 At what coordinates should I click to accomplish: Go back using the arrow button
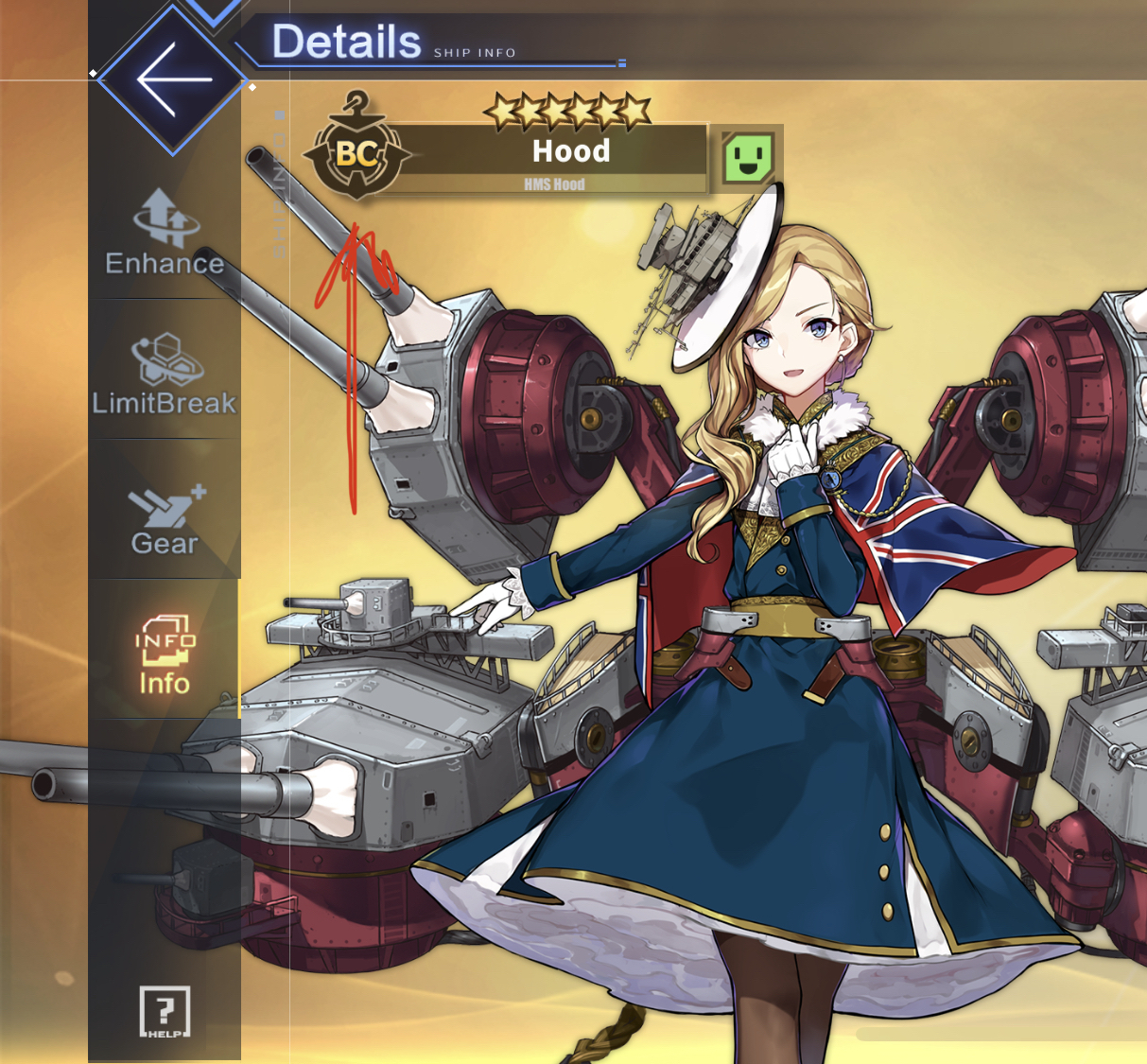[172, 79]
